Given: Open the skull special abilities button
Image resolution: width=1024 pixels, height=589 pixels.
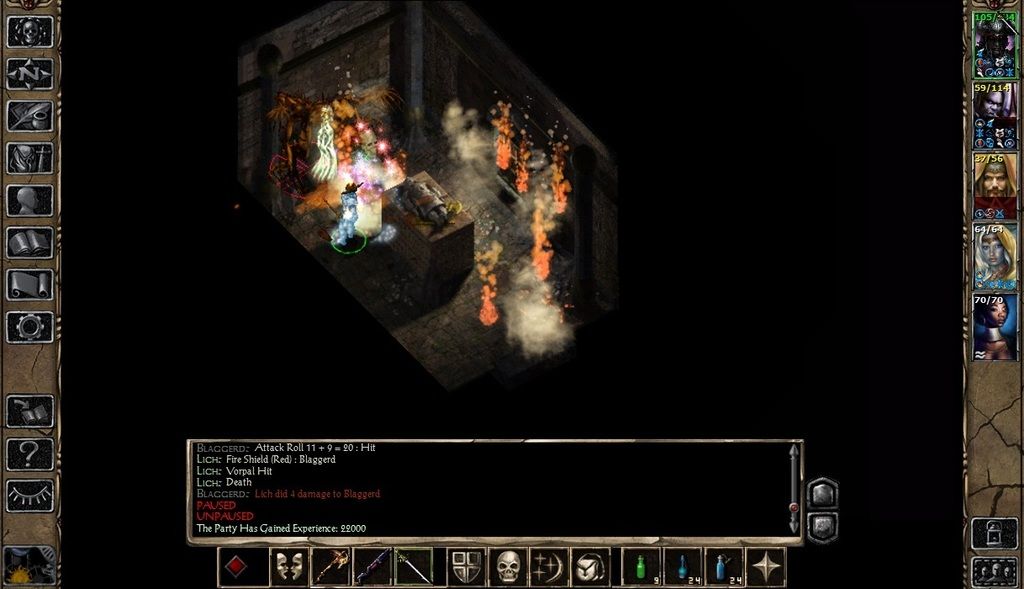Looking at the screenshot, I should click(509, 567).
